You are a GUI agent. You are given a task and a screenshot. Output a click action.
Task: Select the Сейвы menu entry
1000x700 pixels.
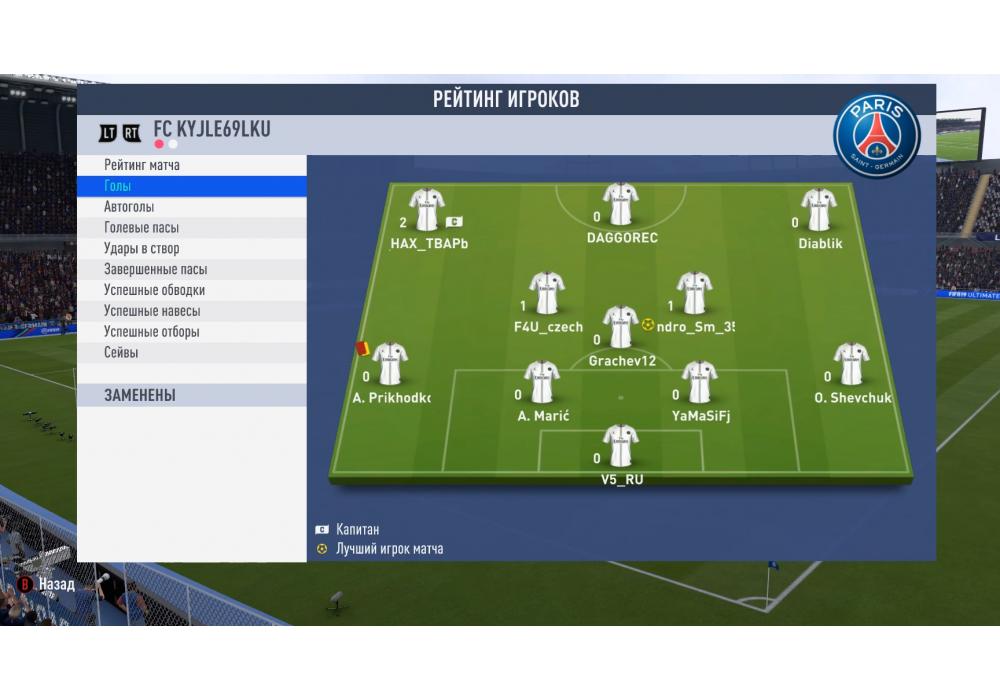(121, 353)
